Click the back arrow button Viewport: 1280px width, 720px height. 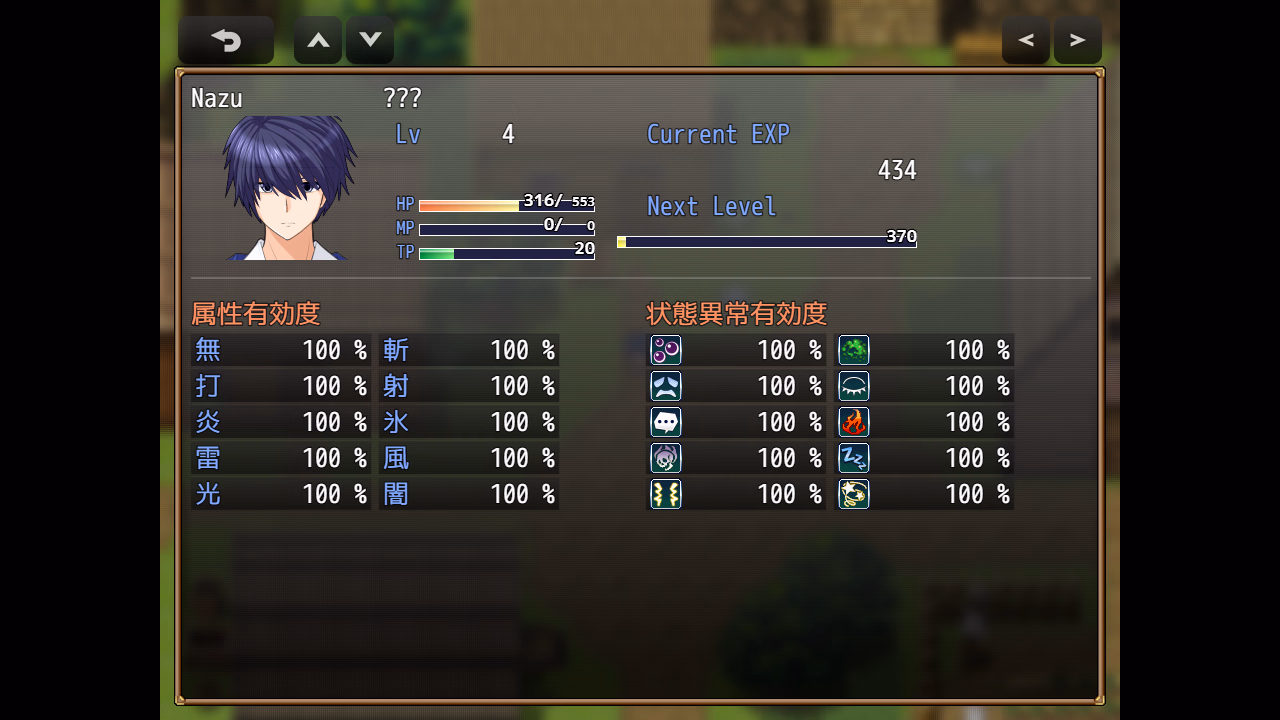(x=226, y=40)
